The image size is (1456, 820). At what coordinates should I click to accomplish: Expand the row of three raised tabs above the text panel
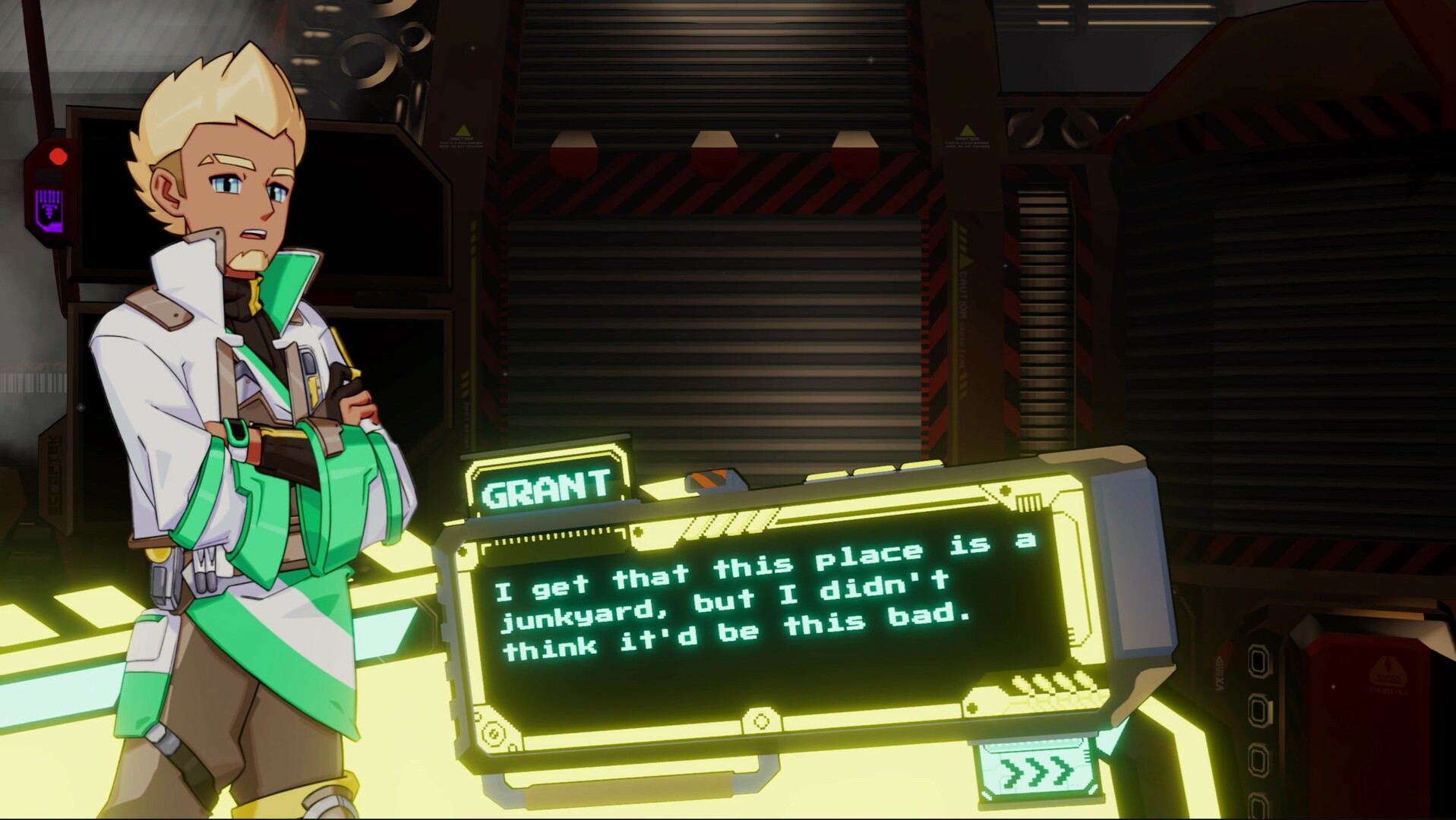pos(873,469)
